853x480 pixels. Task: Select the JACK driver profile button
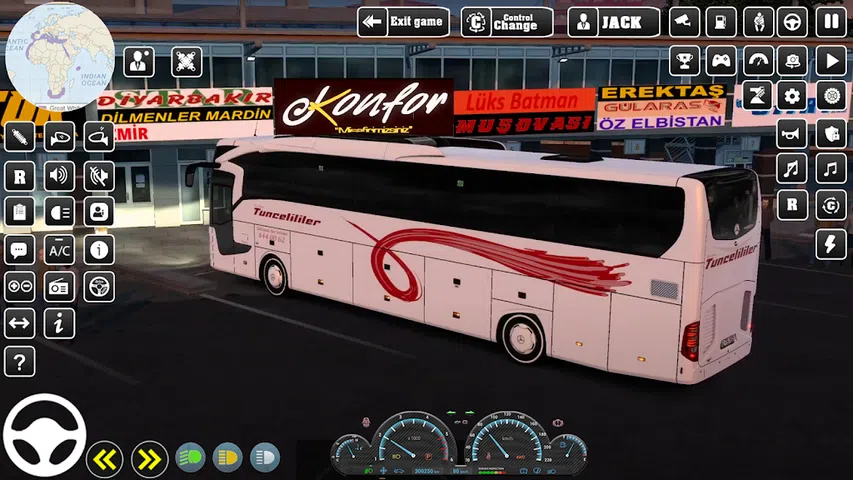(614, 22)
